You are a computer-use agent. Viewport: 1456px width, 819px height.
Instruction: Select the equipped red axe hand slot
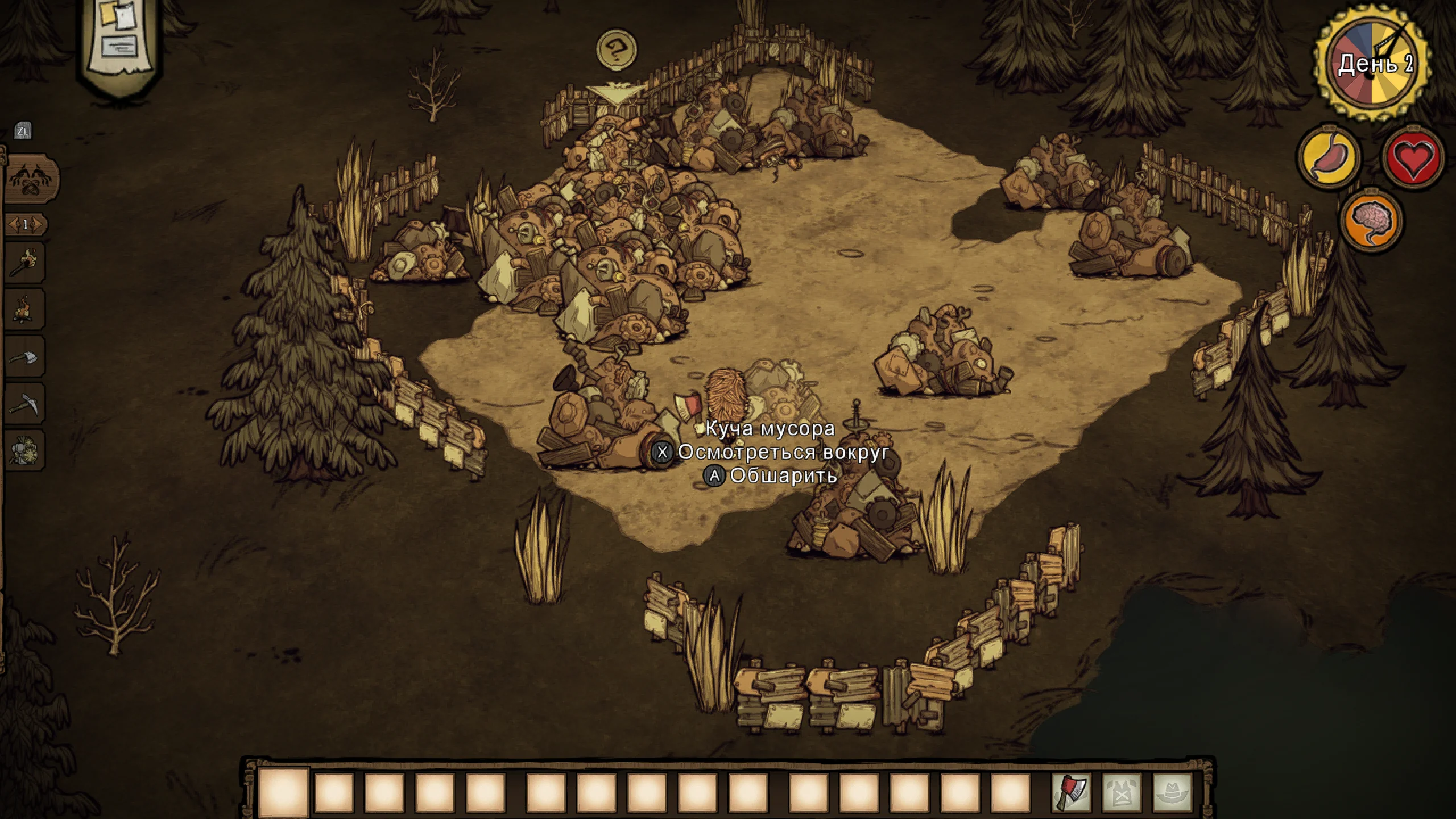pos(1072,793)
